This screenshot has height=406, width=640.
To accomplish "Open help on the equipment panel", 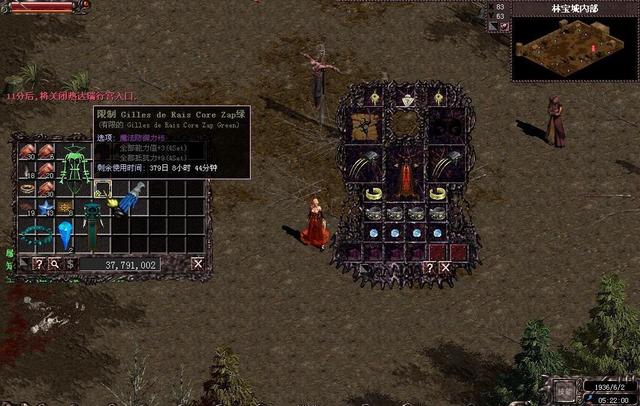I will click(428, 267).
